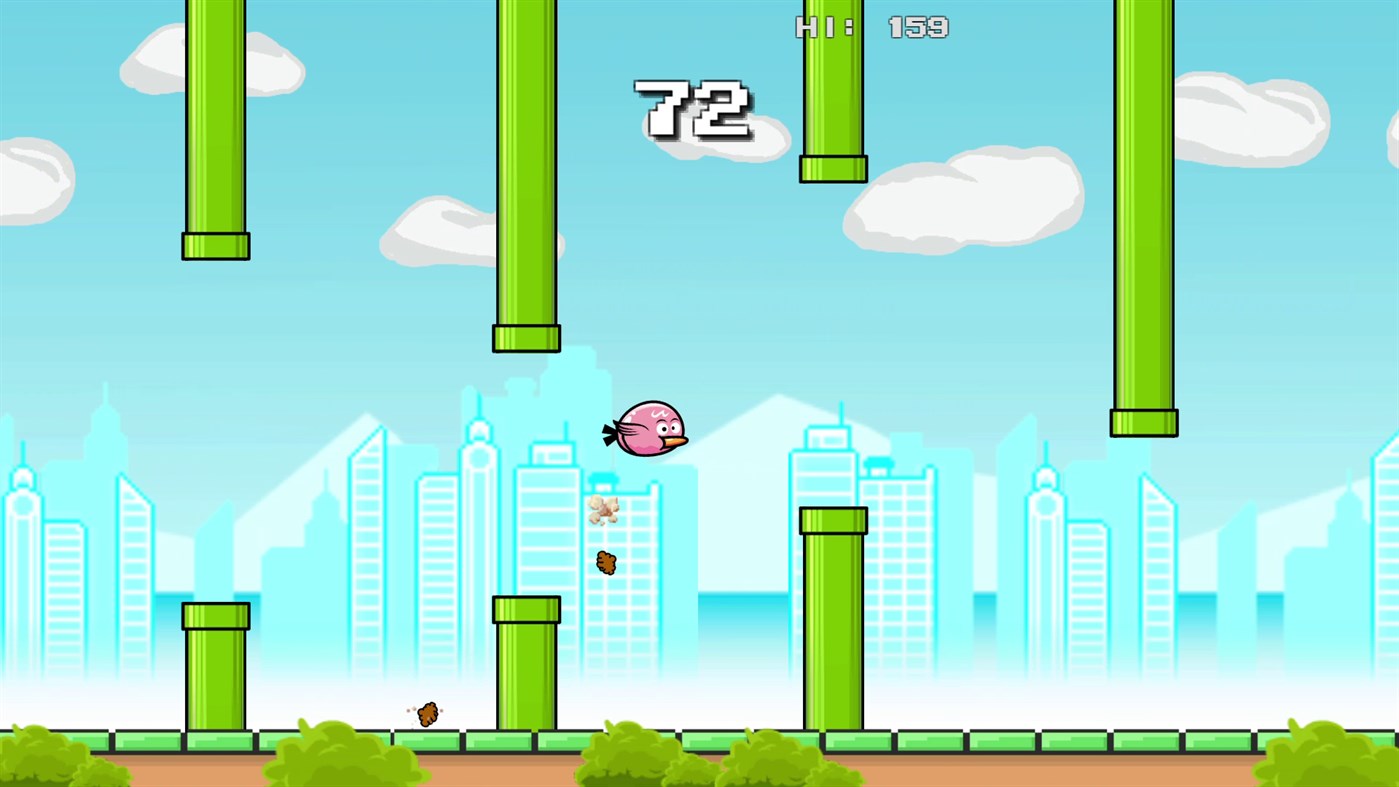Click the falling poop sprite below the feathers
This screenshot has height=787, width=1399.
tap(605, 562)
